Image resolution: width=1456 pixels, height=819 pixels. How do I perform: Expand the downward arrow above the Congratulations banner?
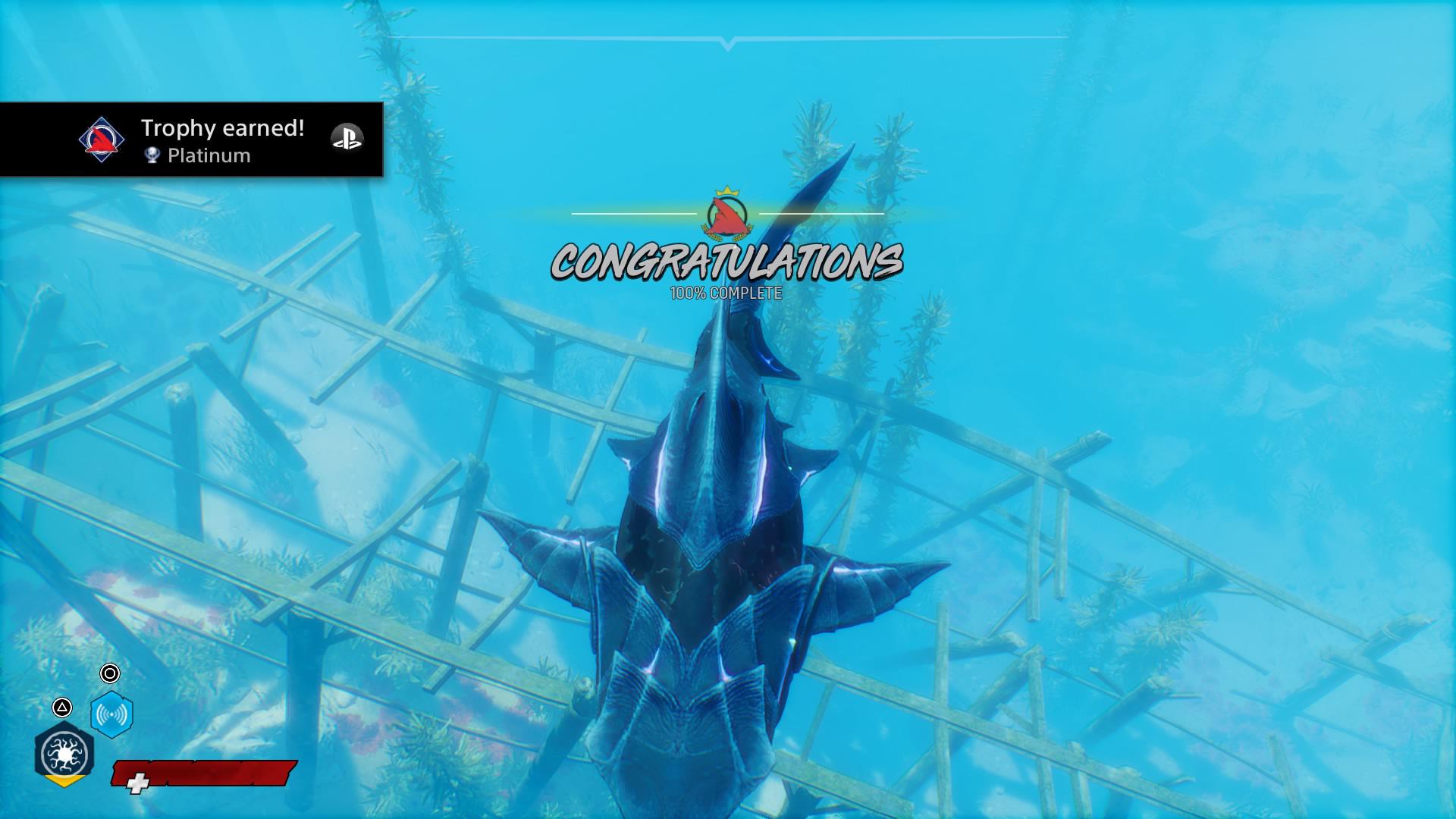click(x=728, y=43)
